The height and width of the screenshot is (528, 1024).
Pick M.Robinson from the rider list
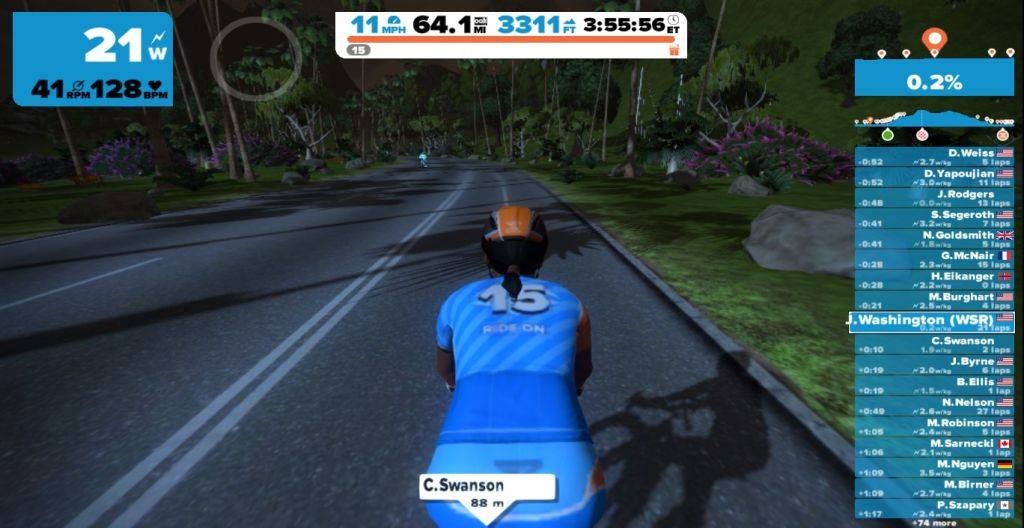coord(934,427)
